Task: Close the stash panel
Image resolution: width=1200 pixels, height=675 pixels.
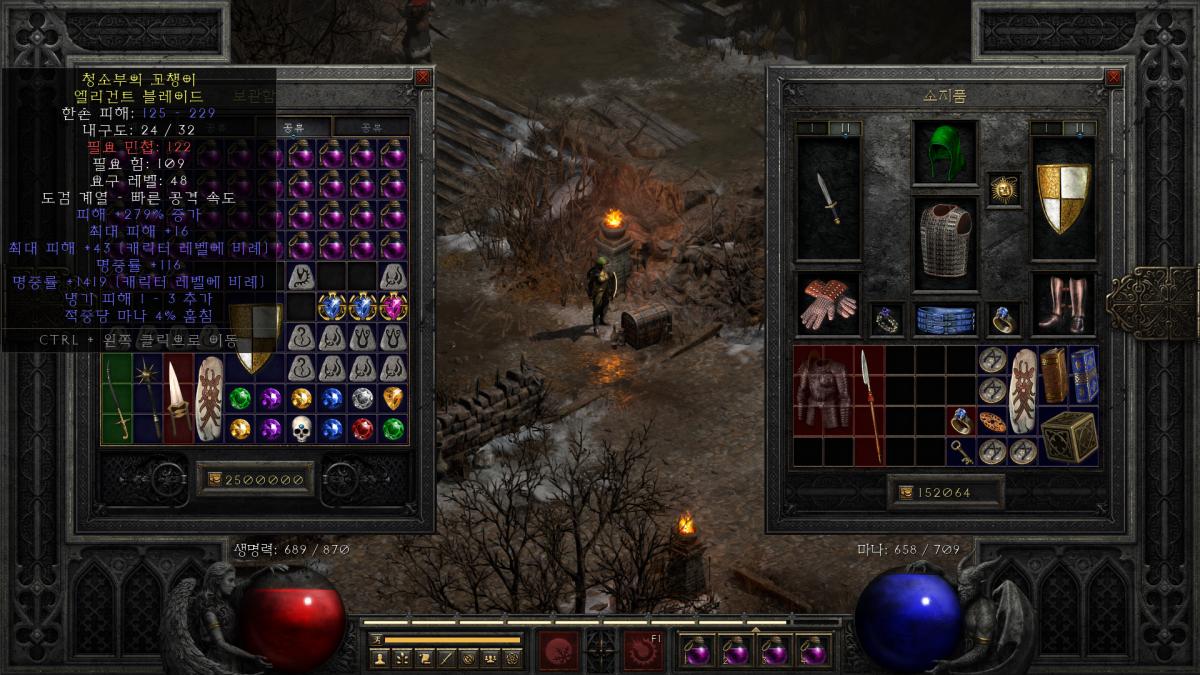Action: (423, 77)
